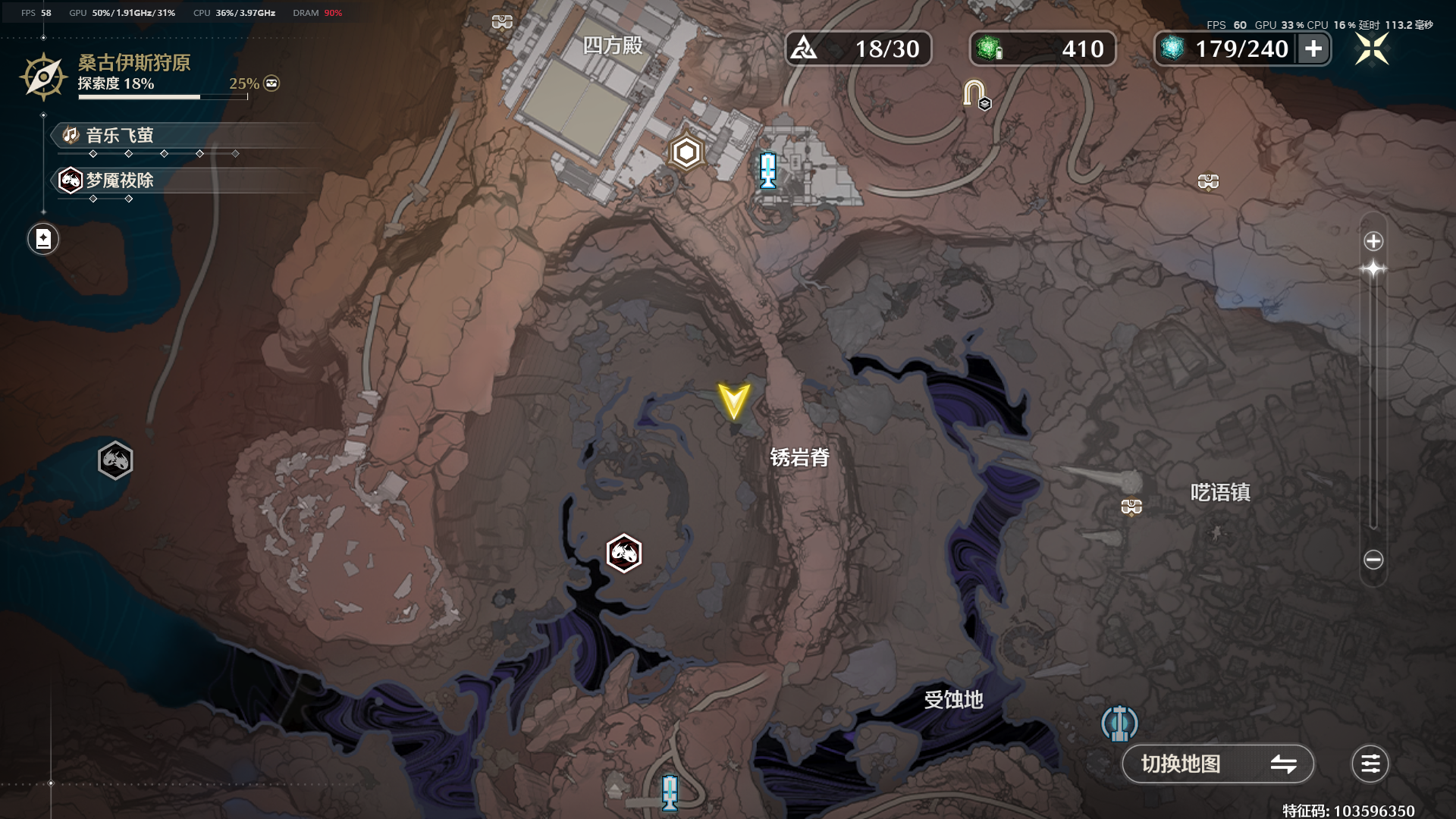The width and height of the screenshot is (1456, 819).
Task: Open the 桑古伊斯狩原 exploration compass icon
Action: pos(43,77)
